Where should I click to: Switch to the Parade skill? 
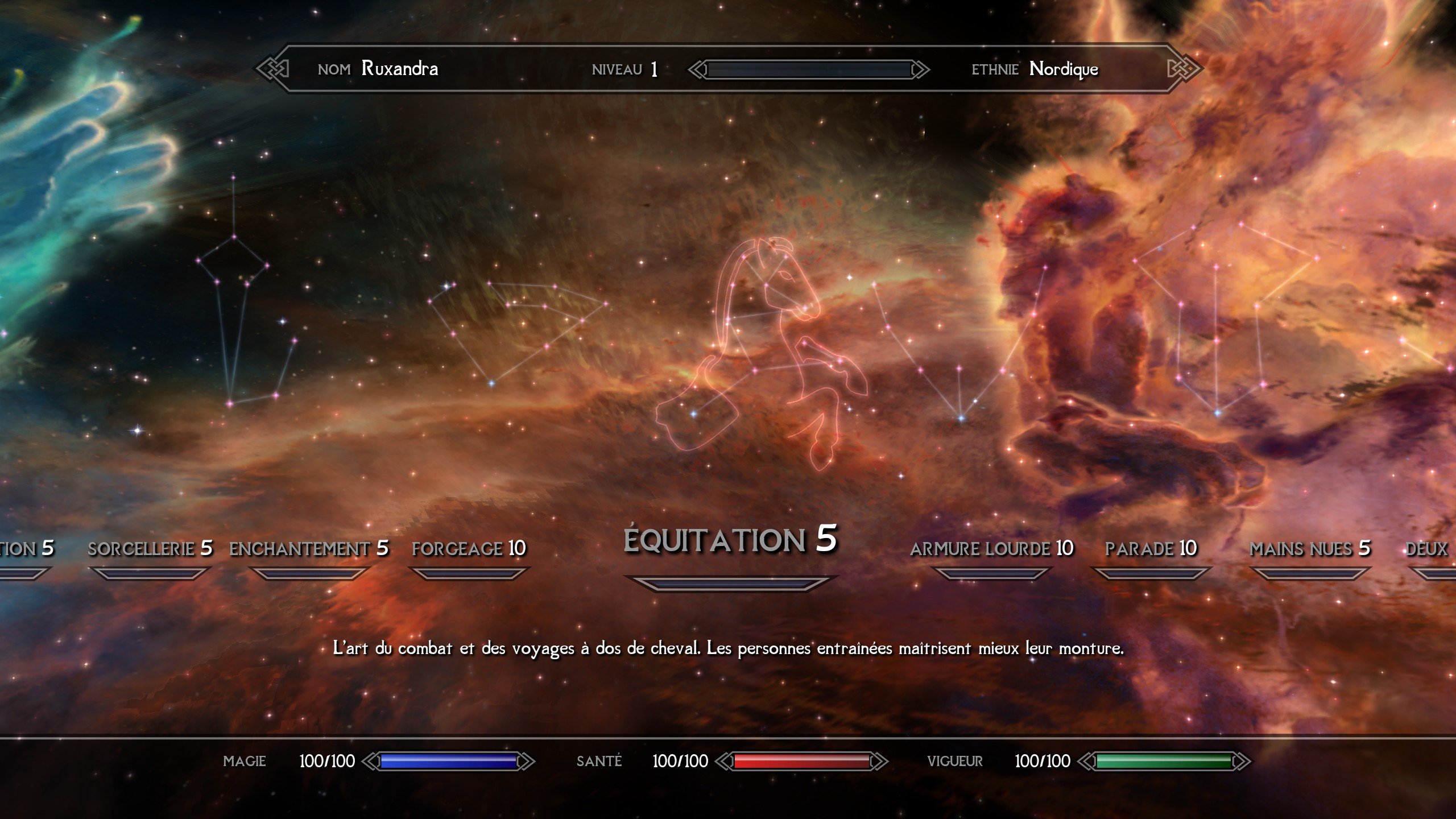pyautogui.click(x=1151, y=549)
